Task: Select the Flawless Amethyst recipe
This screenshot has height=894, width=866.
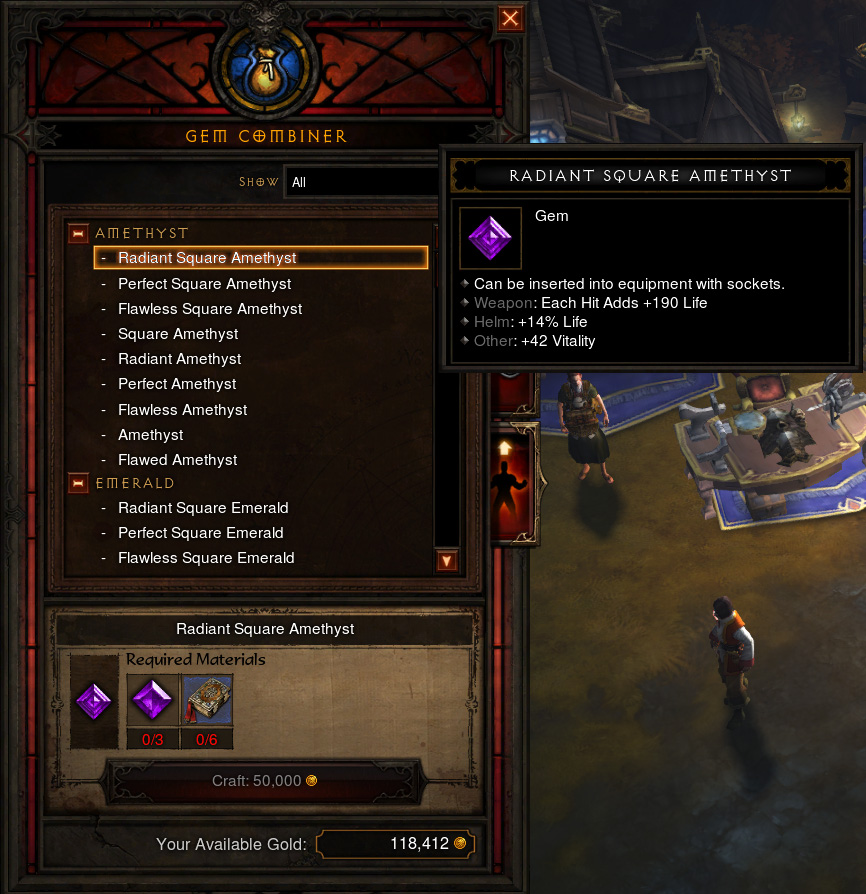Action: 183,410
